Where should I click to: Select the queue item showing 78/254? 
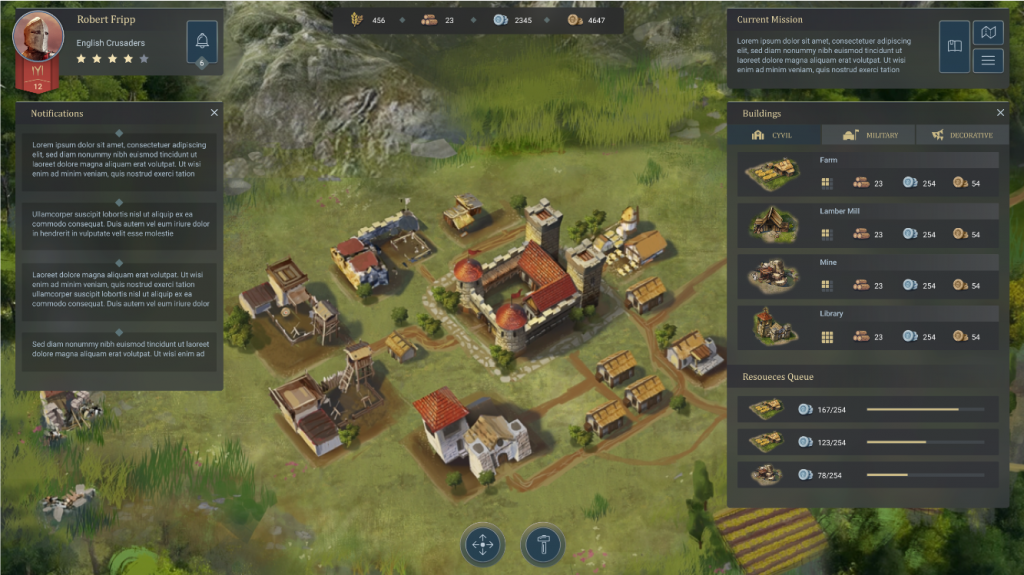pos(867,475)
